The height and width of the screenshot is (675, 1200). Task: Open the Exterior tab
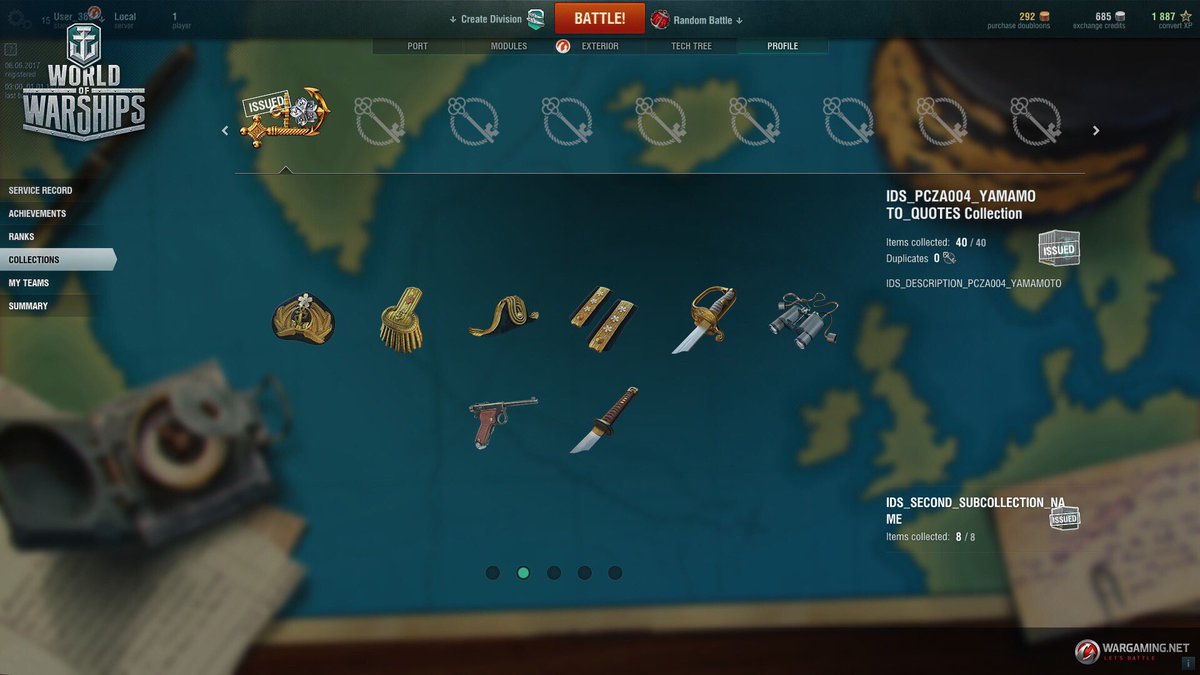click(x=599, y=46)
